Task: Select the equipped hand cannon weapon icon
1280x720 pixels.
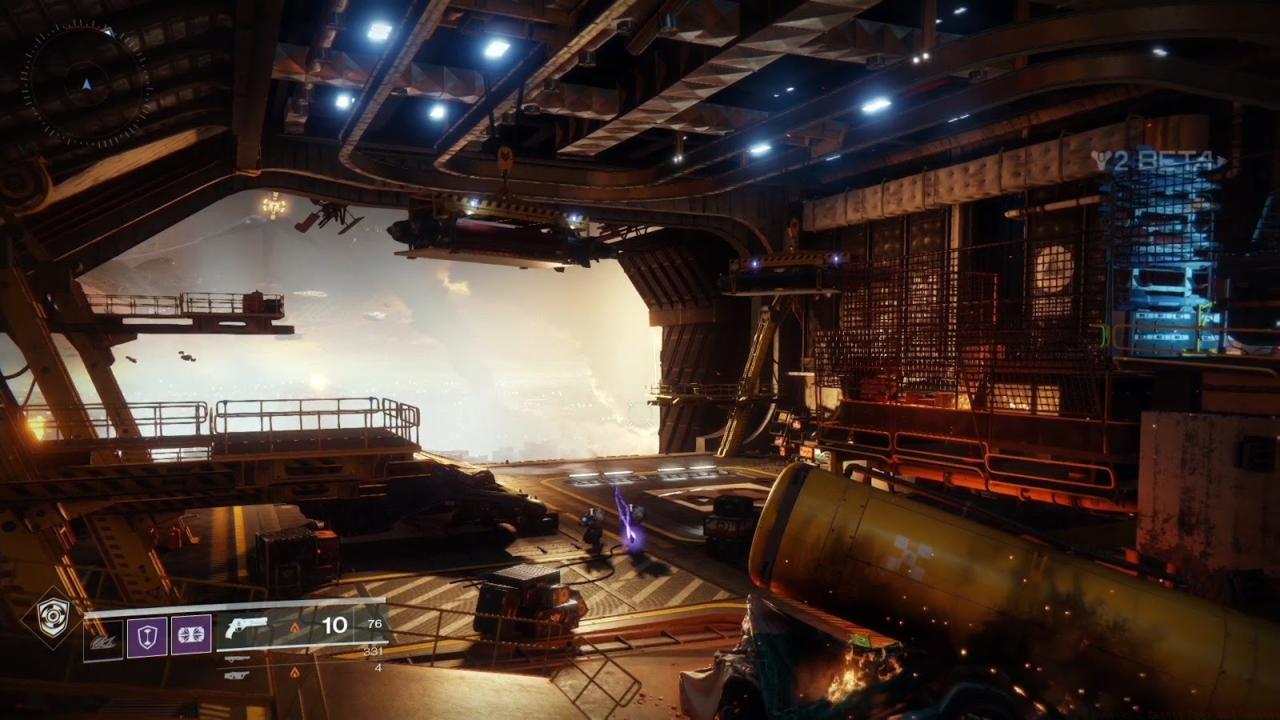Action: 246,628
